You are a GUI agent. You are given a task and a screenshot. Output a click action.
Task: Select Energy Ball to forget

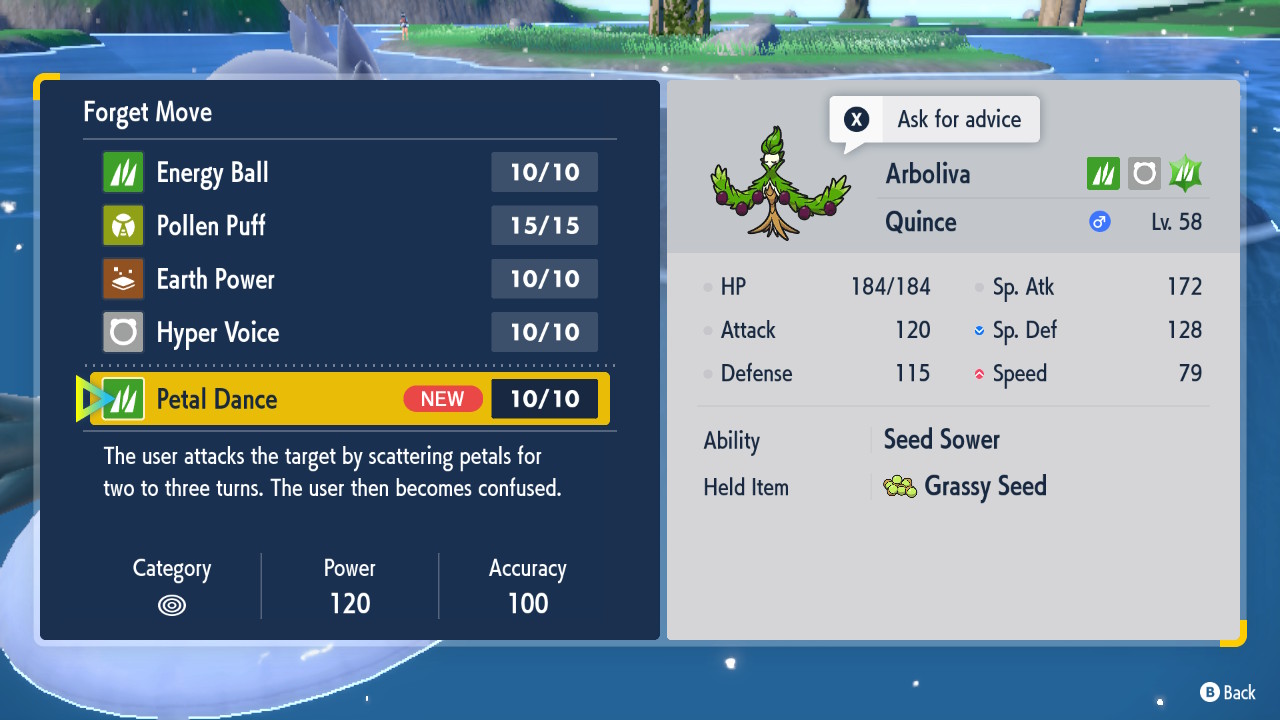click(349, 173)
